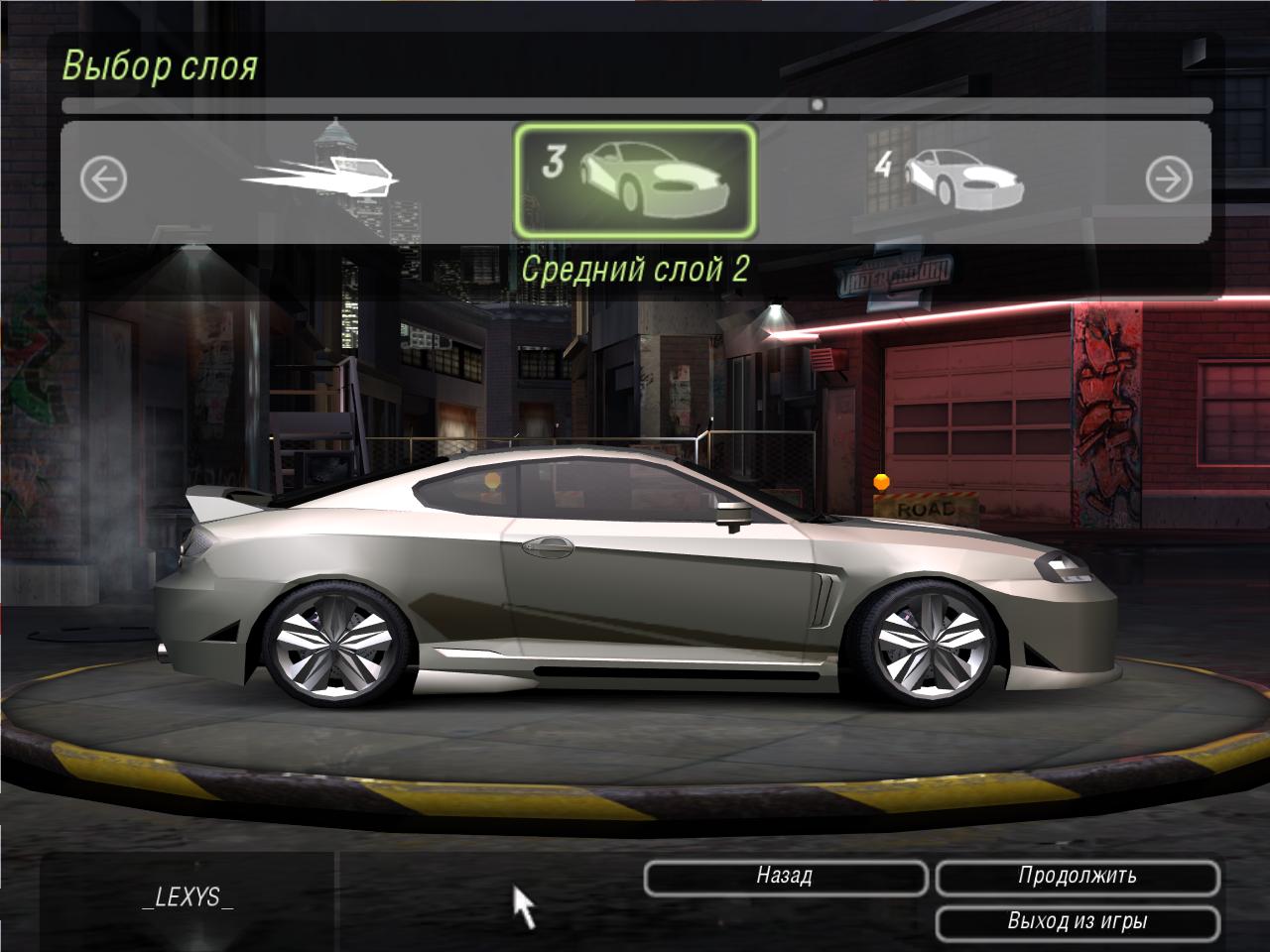The height and width of the screenshot is (952, 1270).
Task: Go back with the Назад button
Action: click(785, 877)
